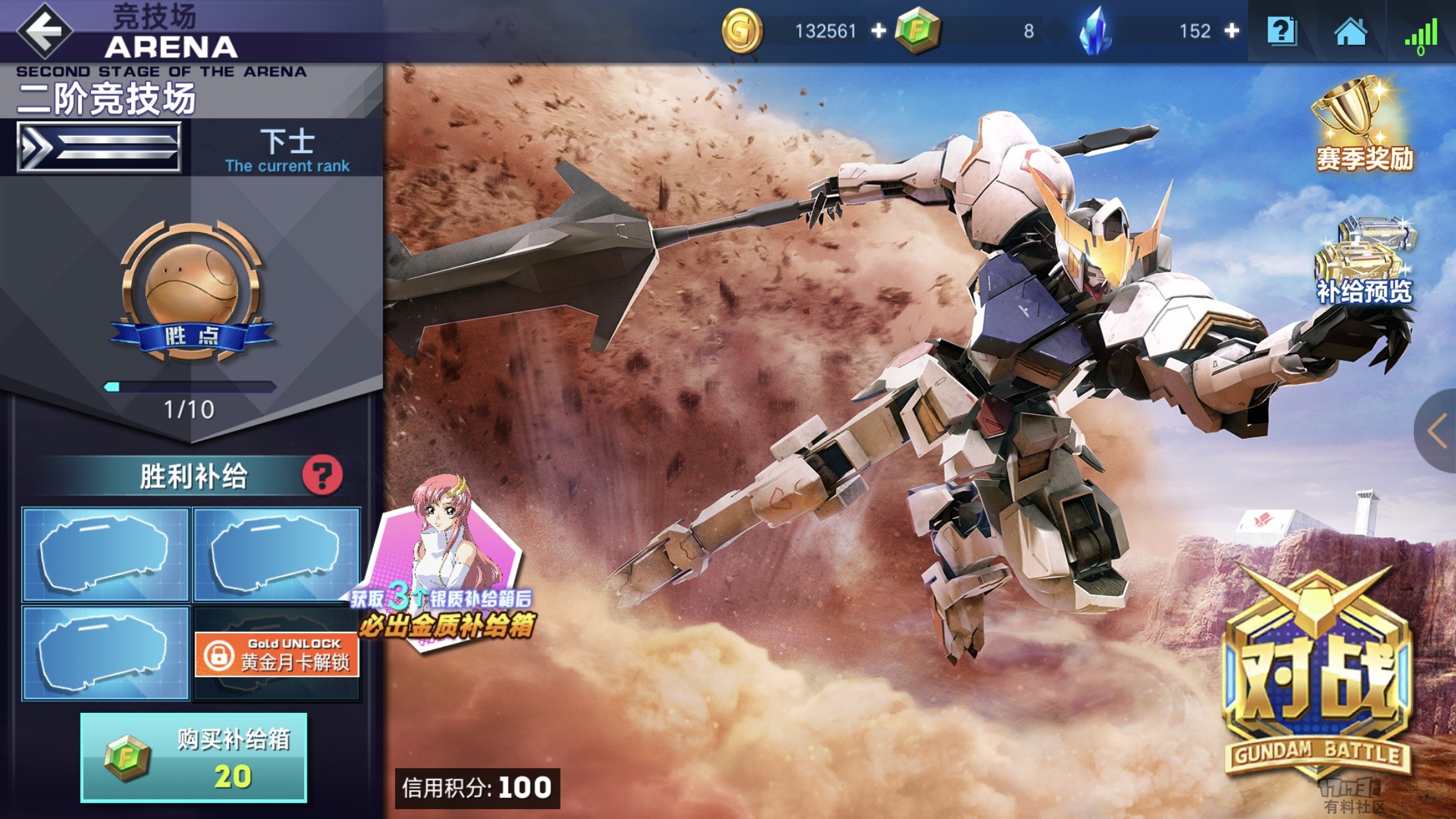Open season rewards trophy
Image resolution: width=1456 pixels, height=819 pixels.
1364,125
